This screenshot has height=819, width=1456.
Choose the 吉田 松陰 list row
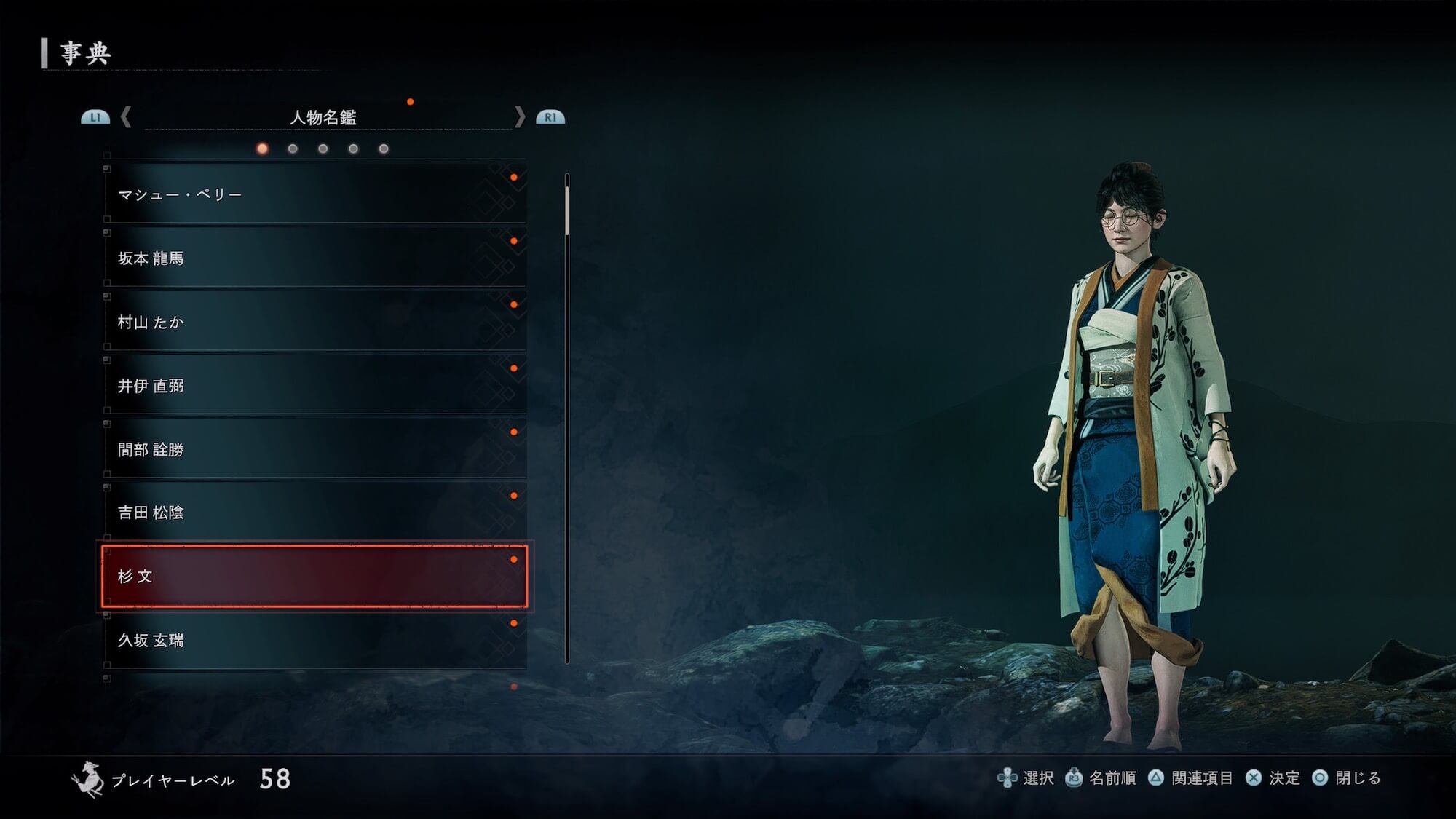click(x=314, y=513)
